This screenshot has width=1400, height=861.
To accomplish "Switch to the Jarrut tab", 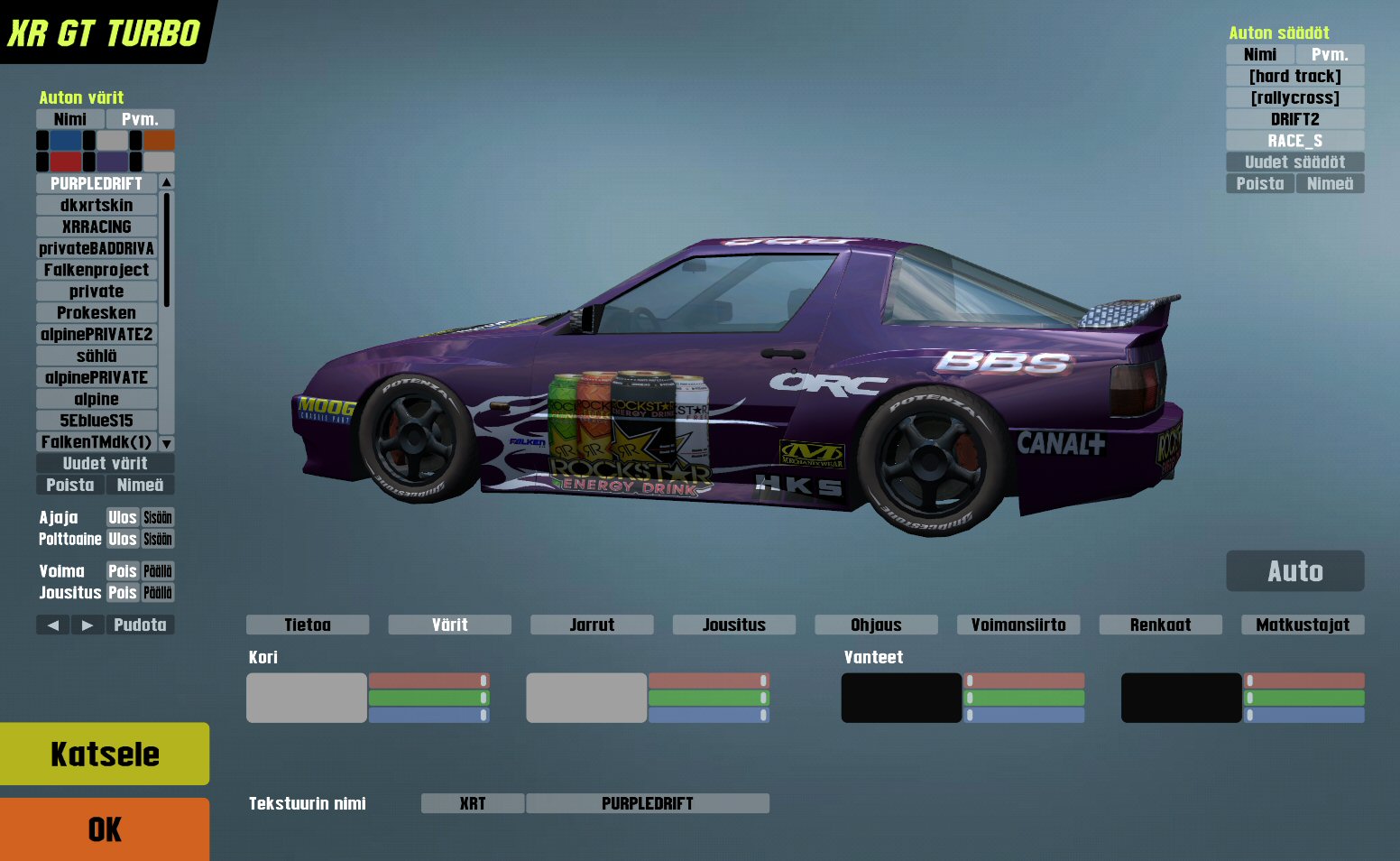I will pos(592,625).
